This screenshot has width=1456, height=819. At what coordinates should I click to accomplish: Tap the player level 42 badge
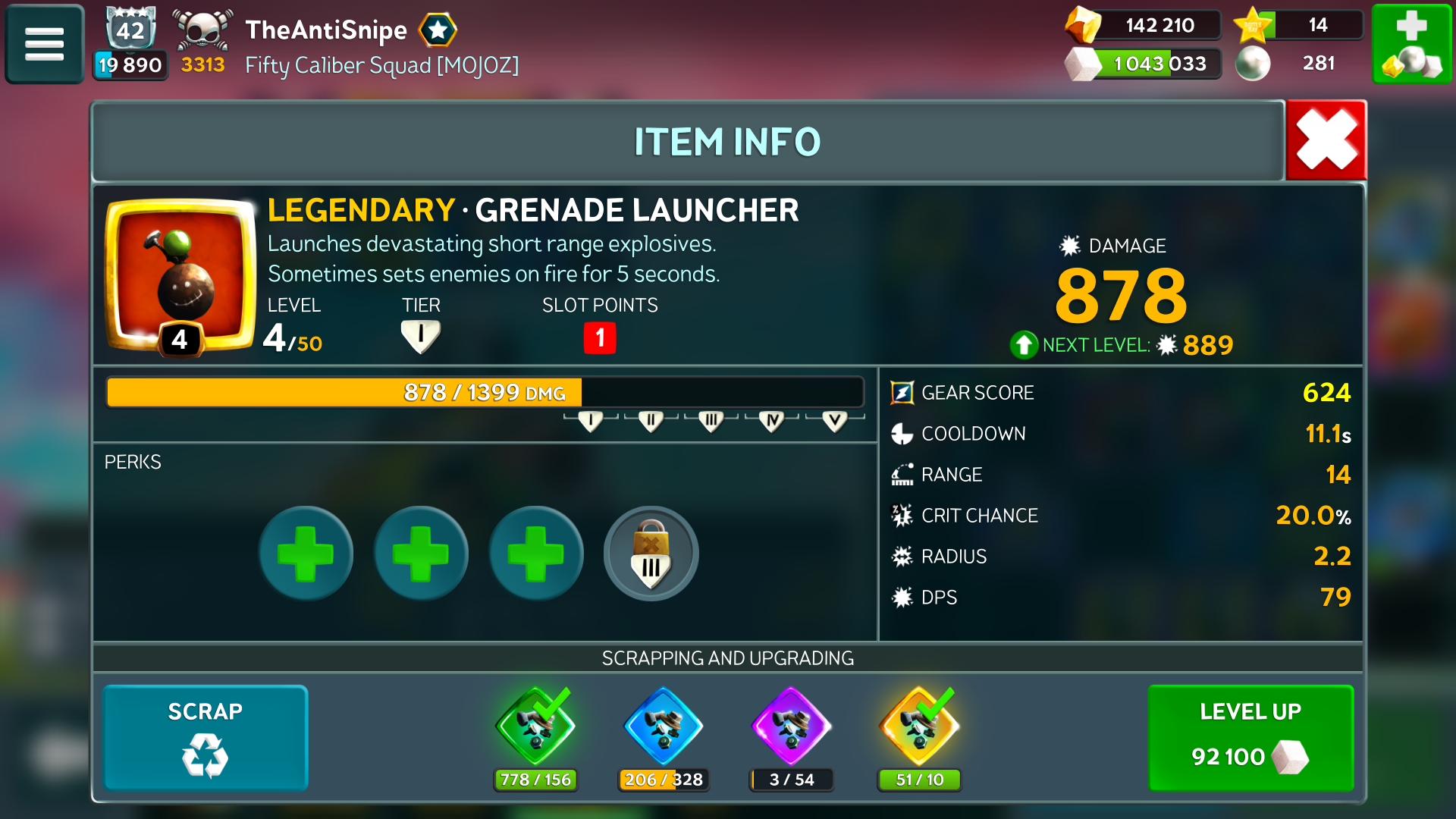tap(130, 30)
